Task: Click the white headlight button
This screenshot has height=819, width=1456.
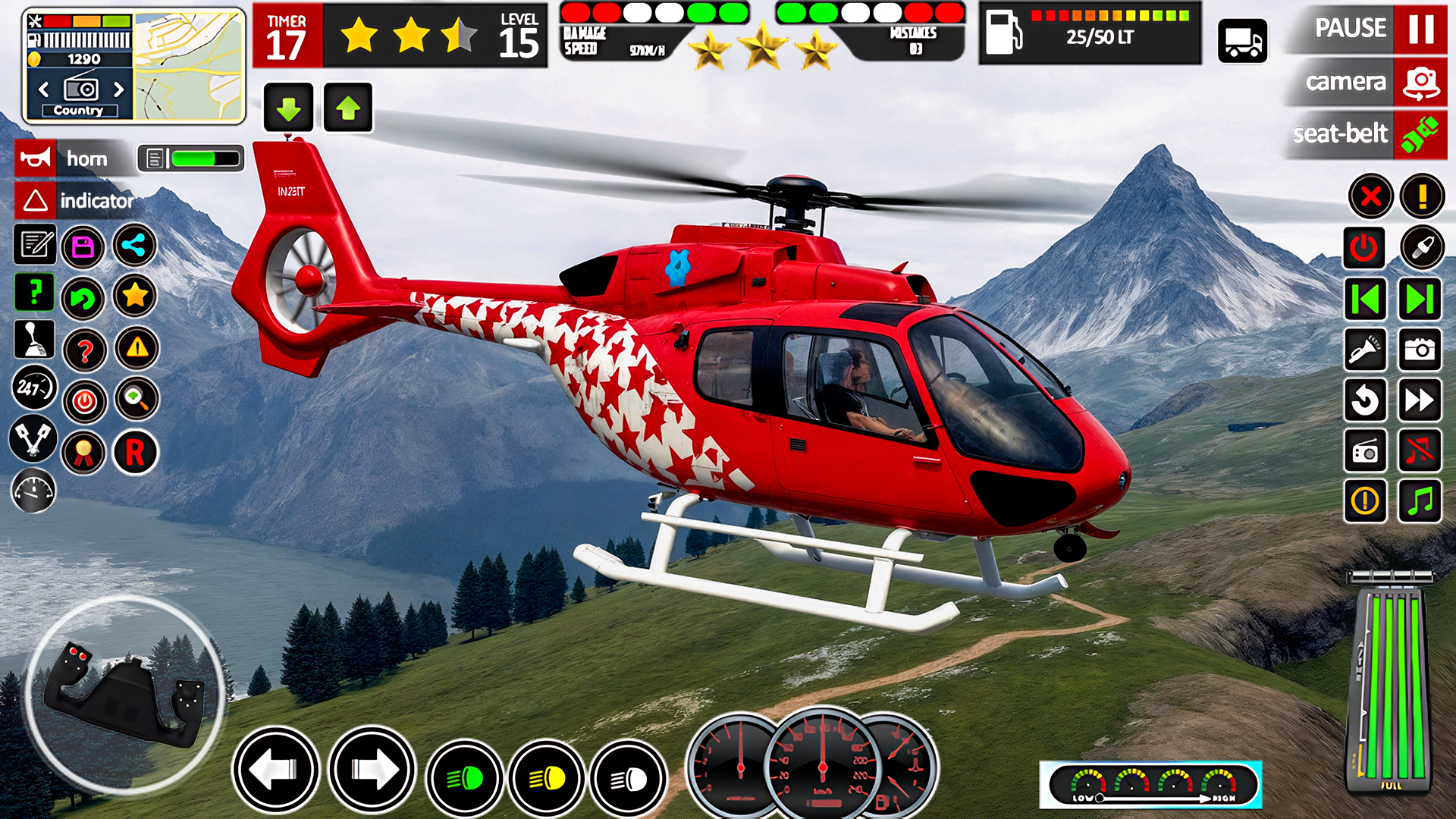Action: 629,778
